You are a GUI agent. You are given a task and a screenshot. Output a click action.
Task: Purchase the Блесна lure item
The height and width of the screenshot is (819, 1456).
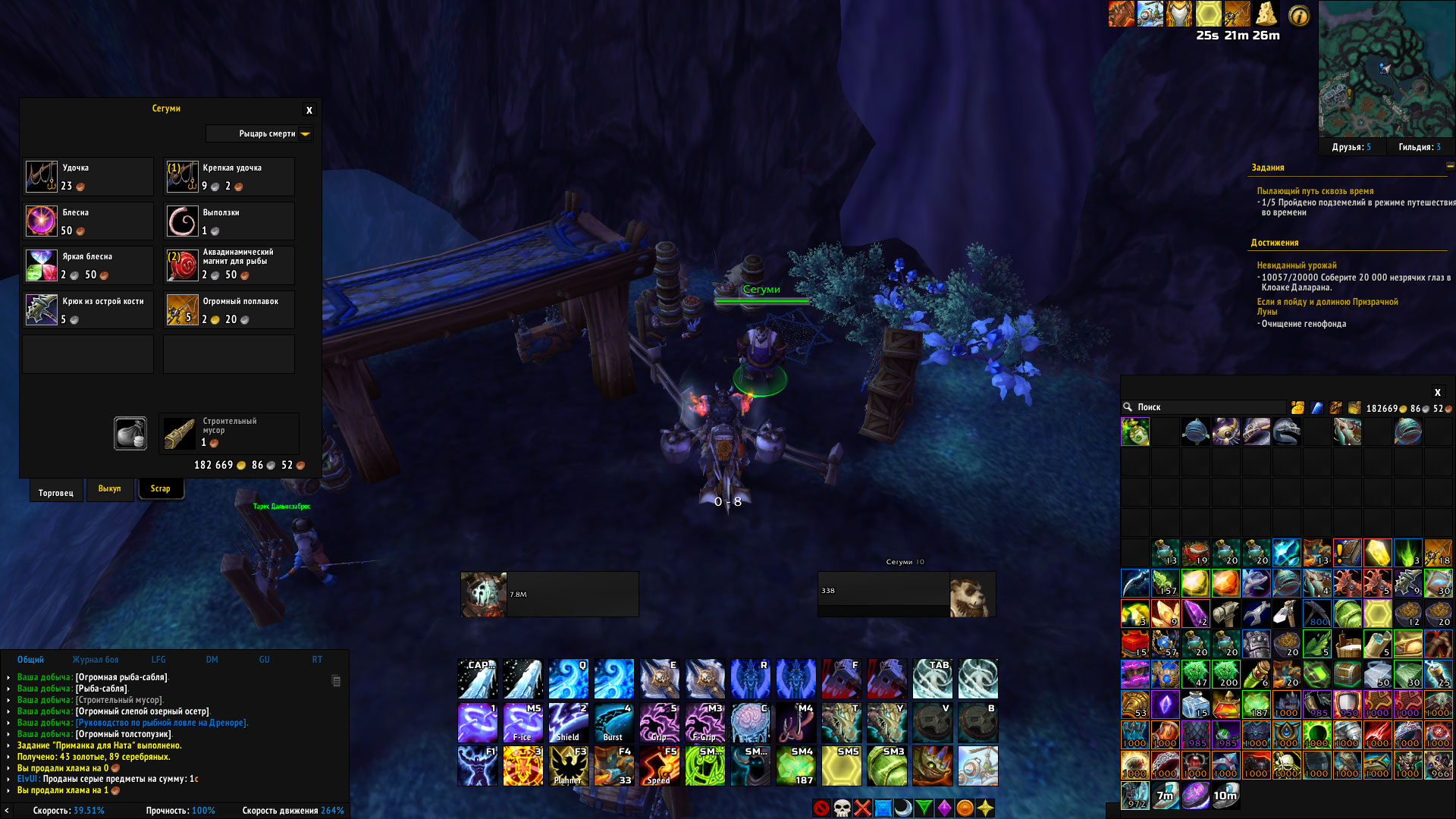(x=42, y=221)
